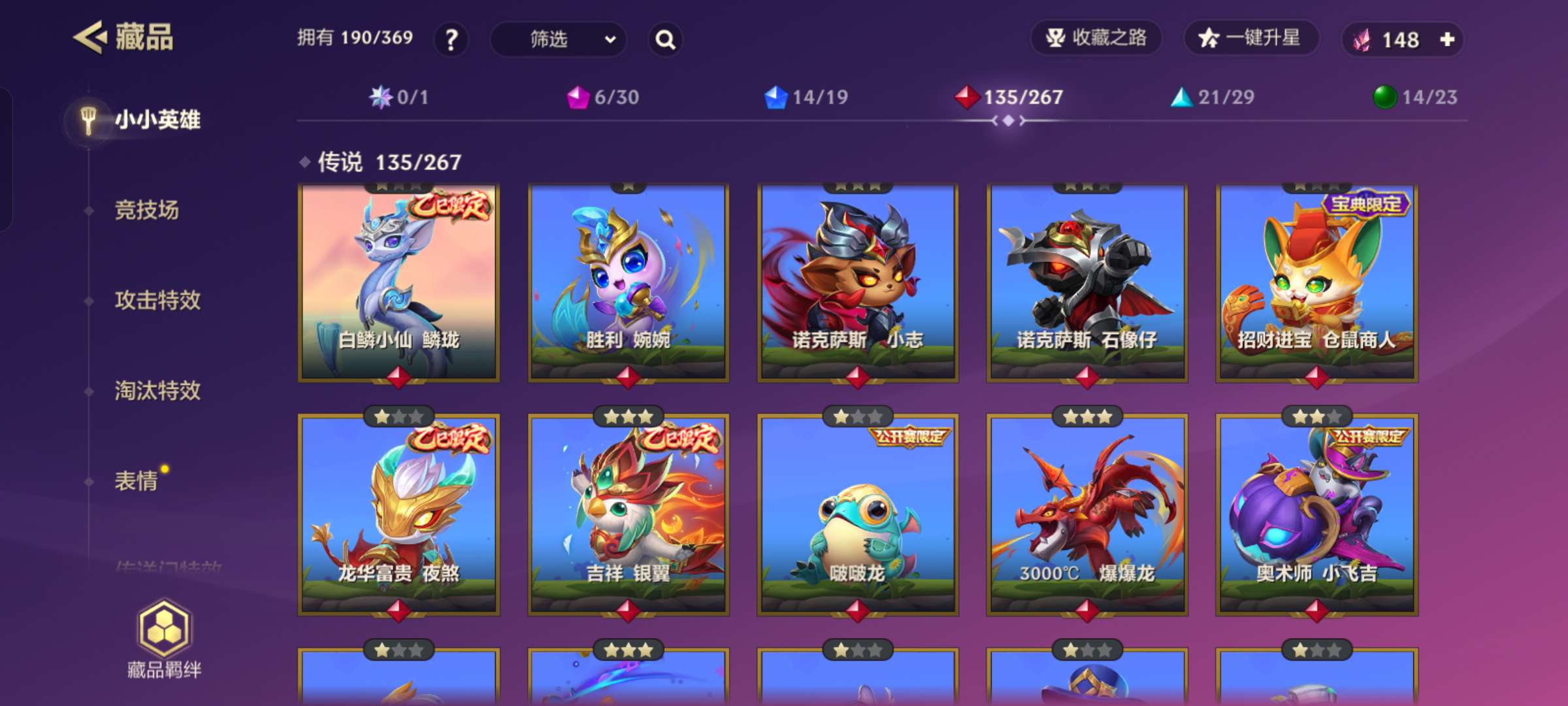Open the question mark help button
This screenshot has height=706, width=1568.
pos(451,40)
